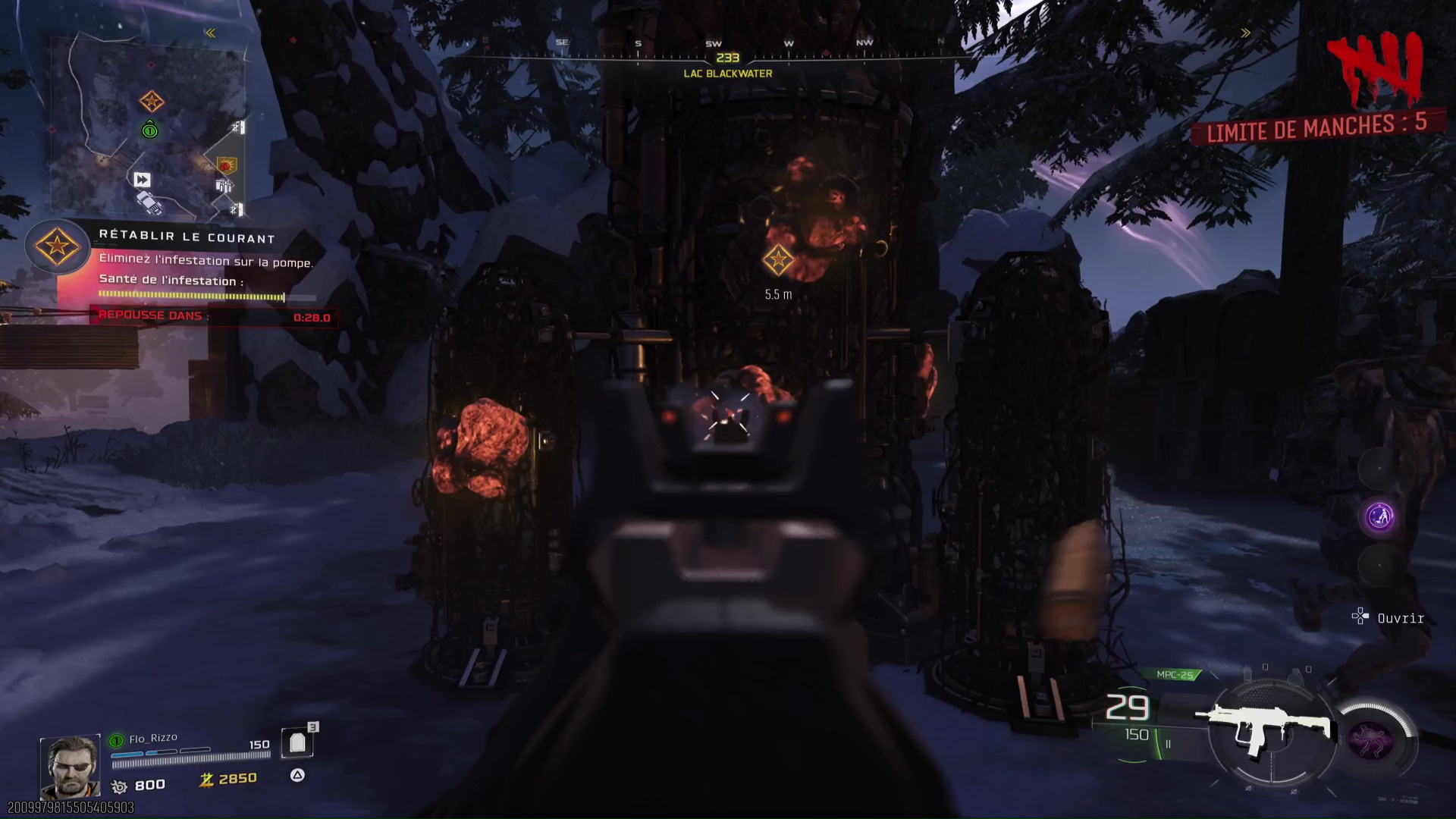Select the essence currency icon beside 2850

pyautogui.click(x=206, y=778)
